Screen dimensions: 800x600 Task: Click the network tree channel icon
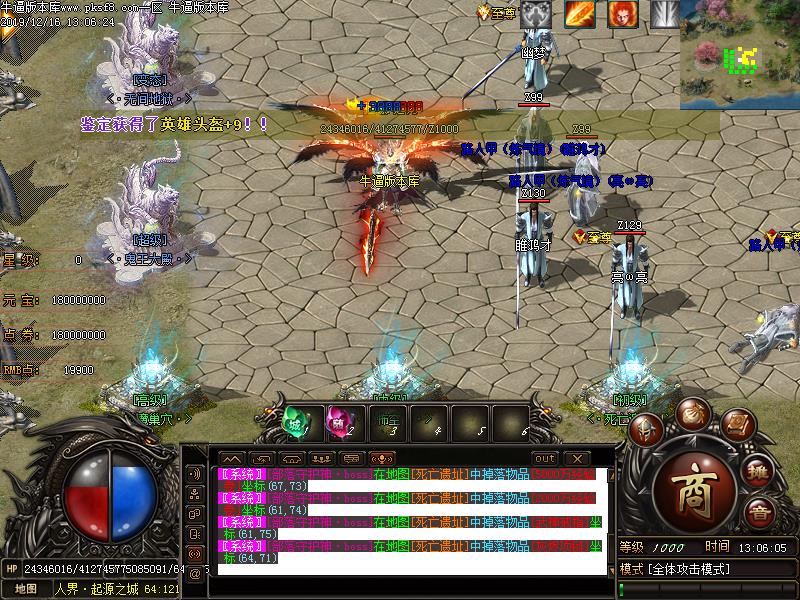point(195,494)
